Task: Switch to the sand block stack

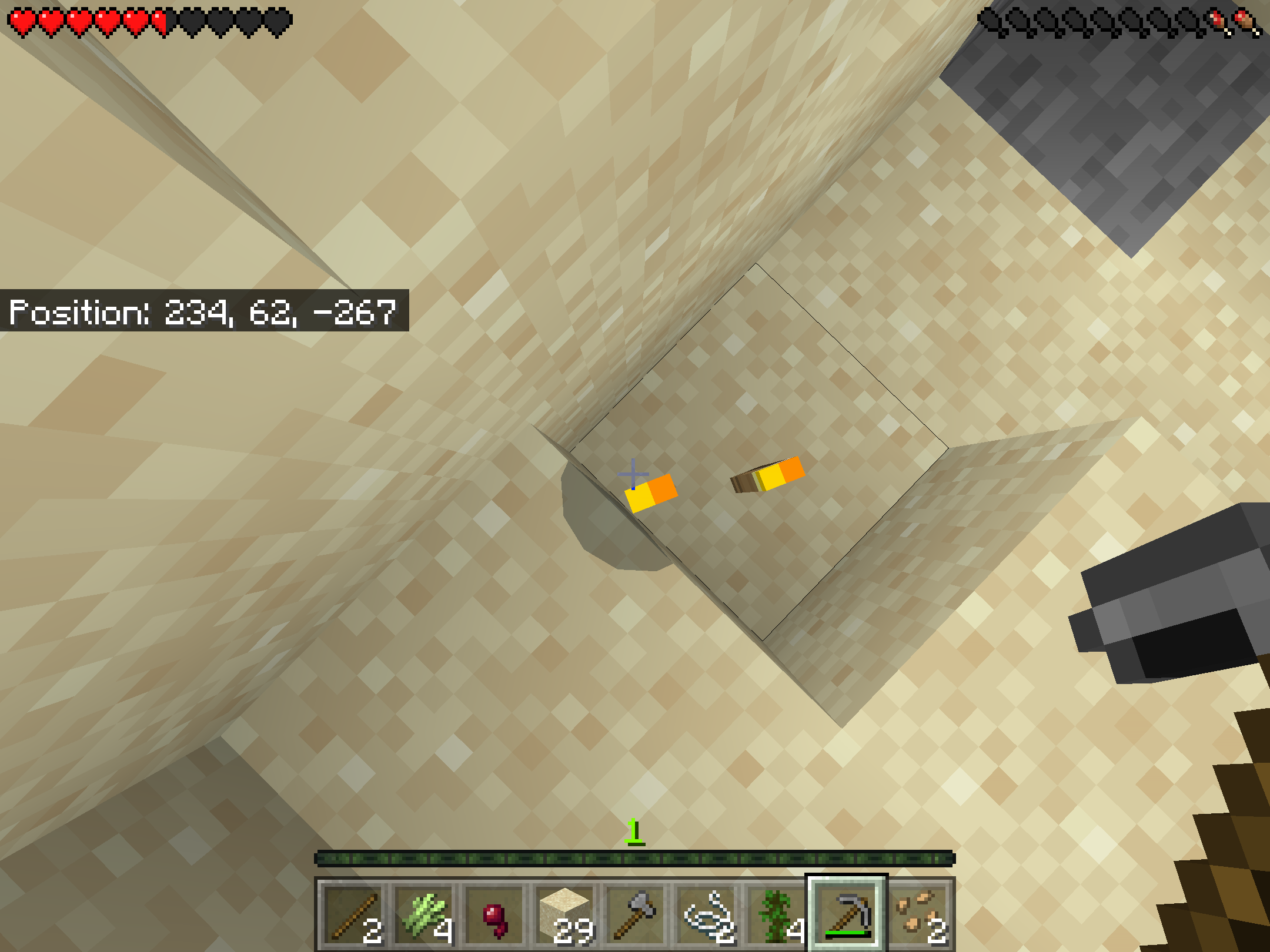Action: [564, 914]
